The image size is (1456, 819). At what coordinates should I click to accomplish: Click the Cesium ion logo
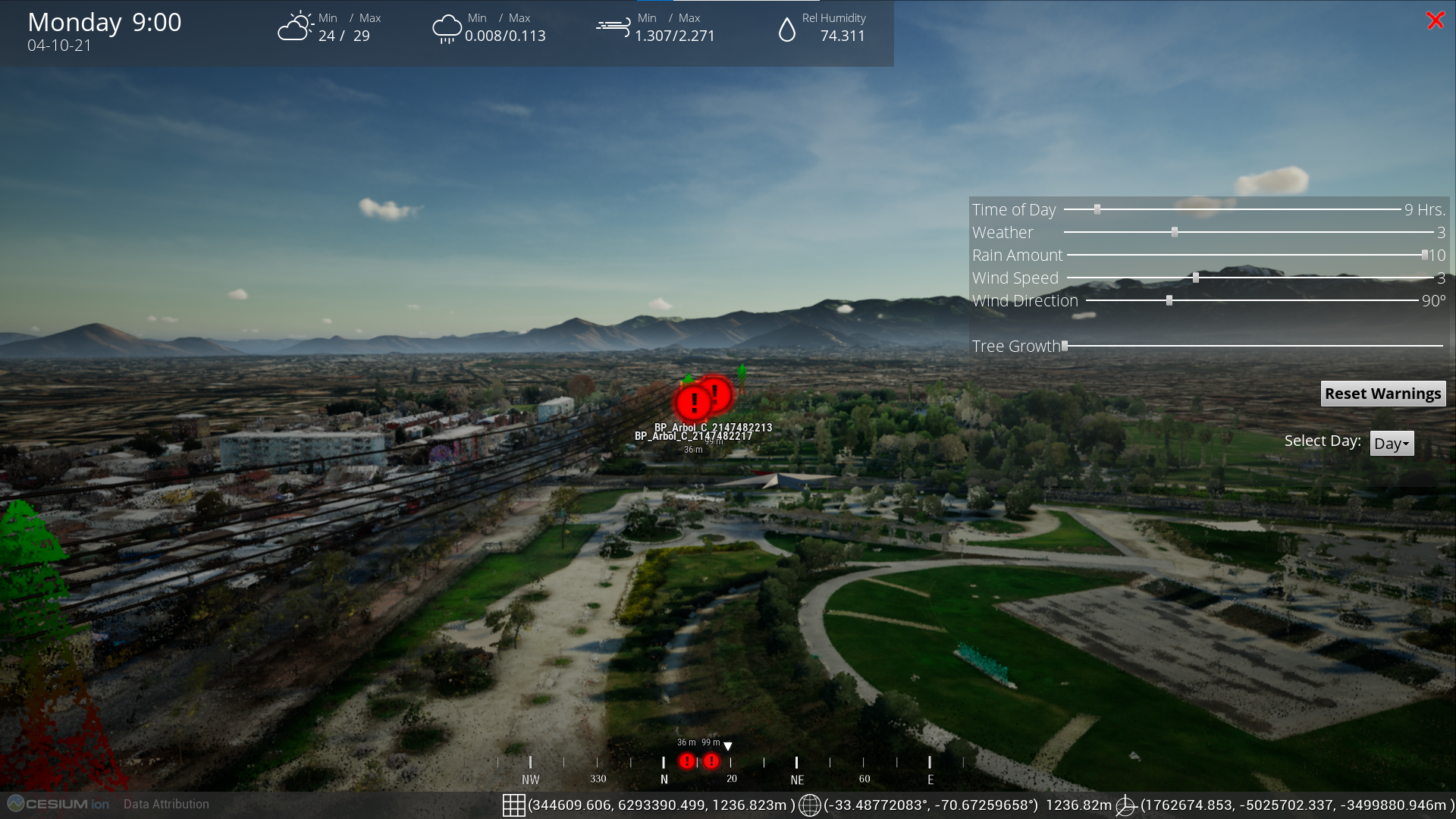click(58, 804)
